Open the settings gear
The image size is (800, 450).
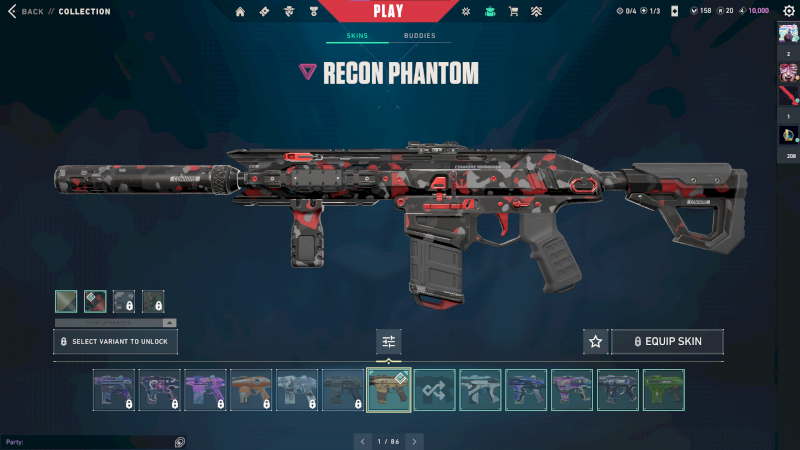point(786,11)
